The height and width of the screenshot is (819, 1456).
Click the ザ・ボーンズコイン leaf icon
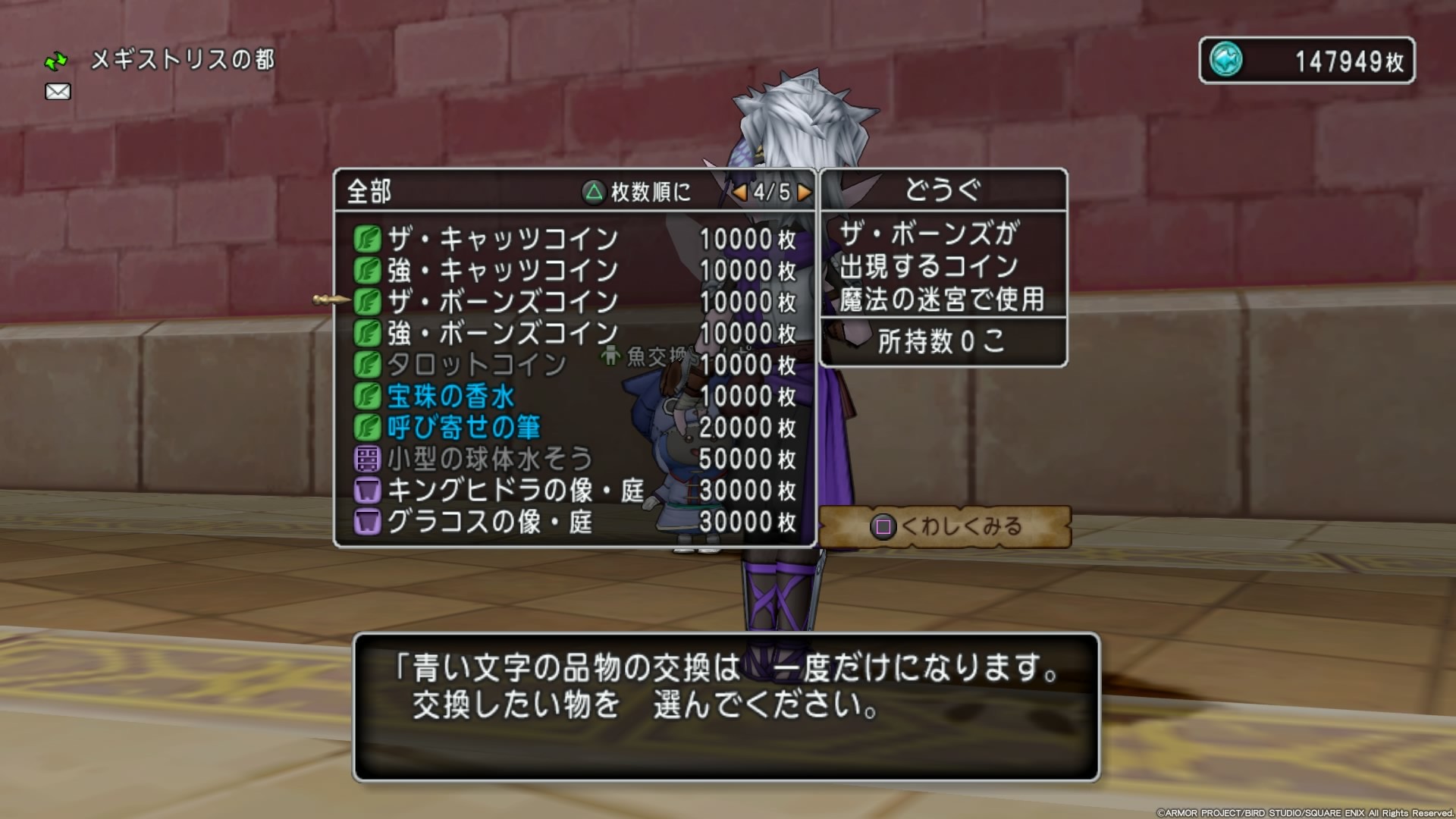point(369,301)
